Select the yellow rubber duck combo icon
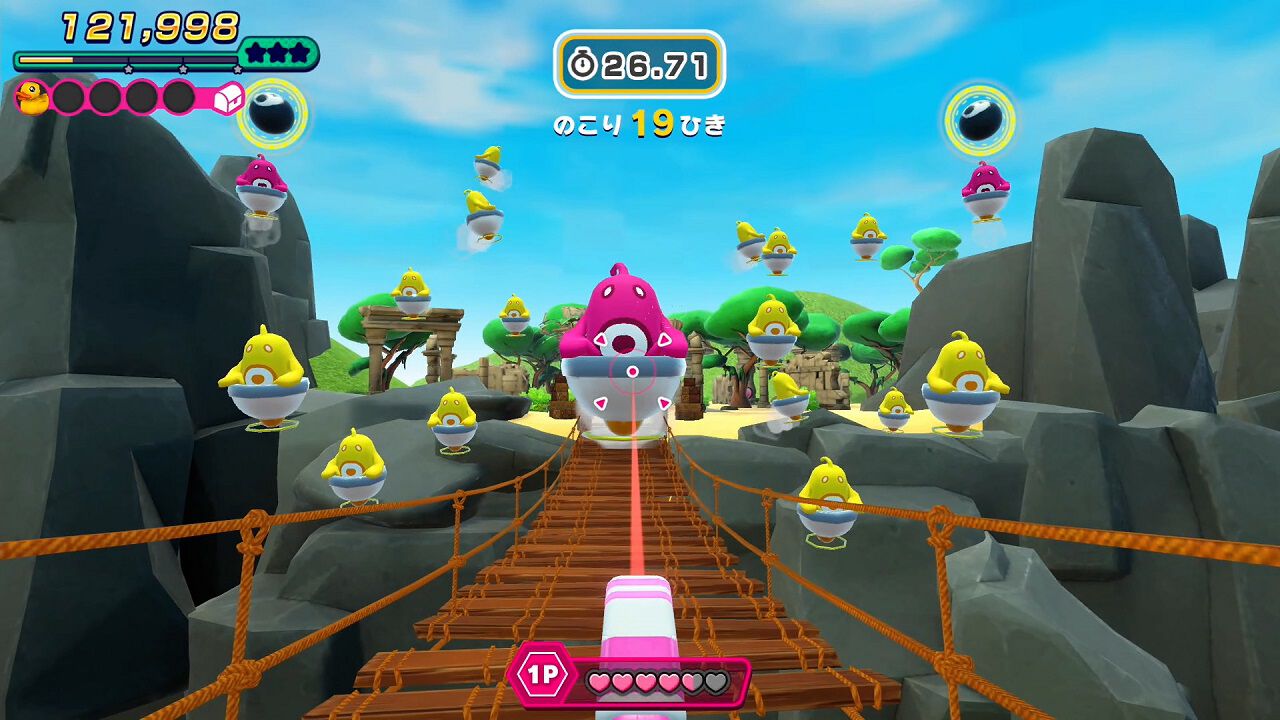1280x720 pixels. point(30,97)
